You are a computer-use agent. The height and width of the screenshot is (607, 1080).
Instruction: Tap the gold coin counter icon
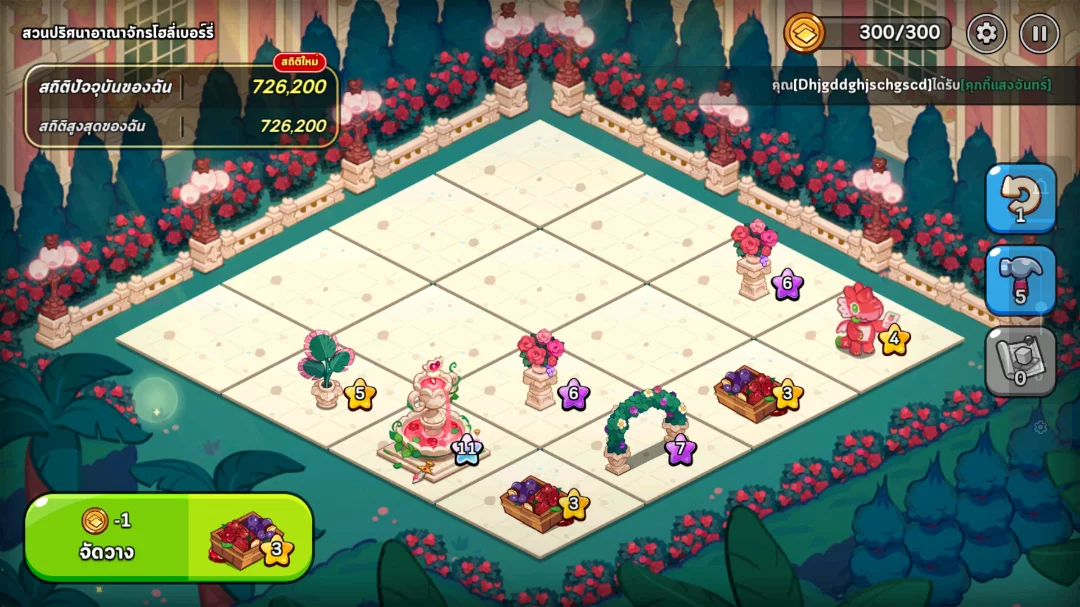tap(802, 32)
